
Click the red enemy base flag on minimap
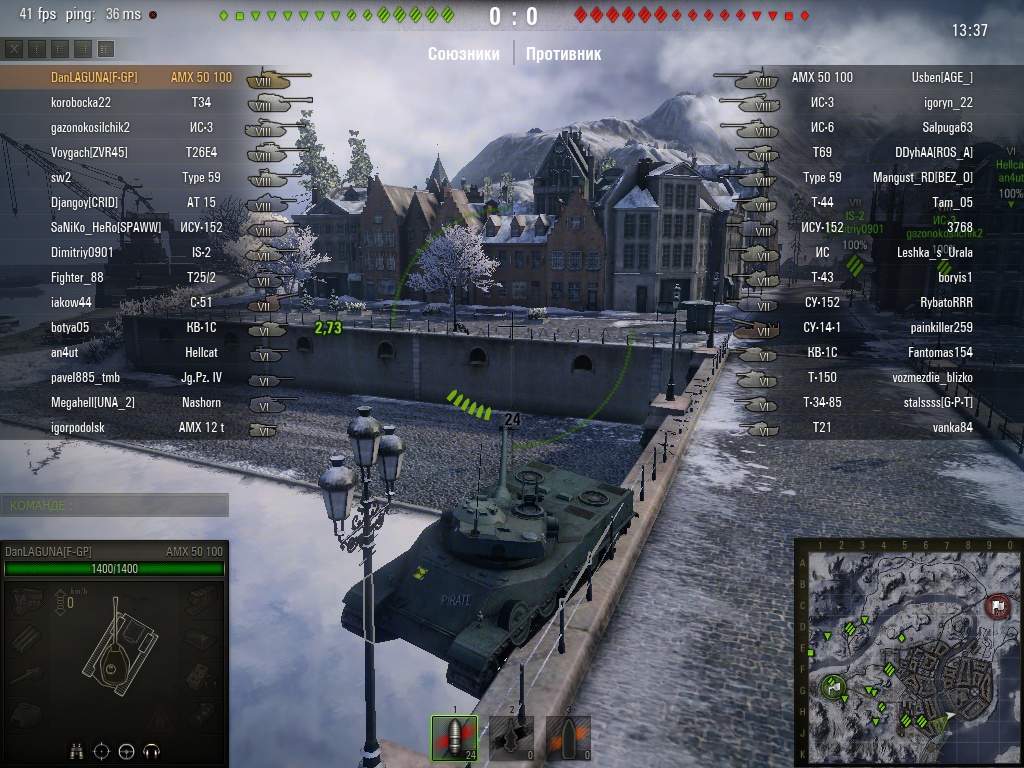click(997, 605)
